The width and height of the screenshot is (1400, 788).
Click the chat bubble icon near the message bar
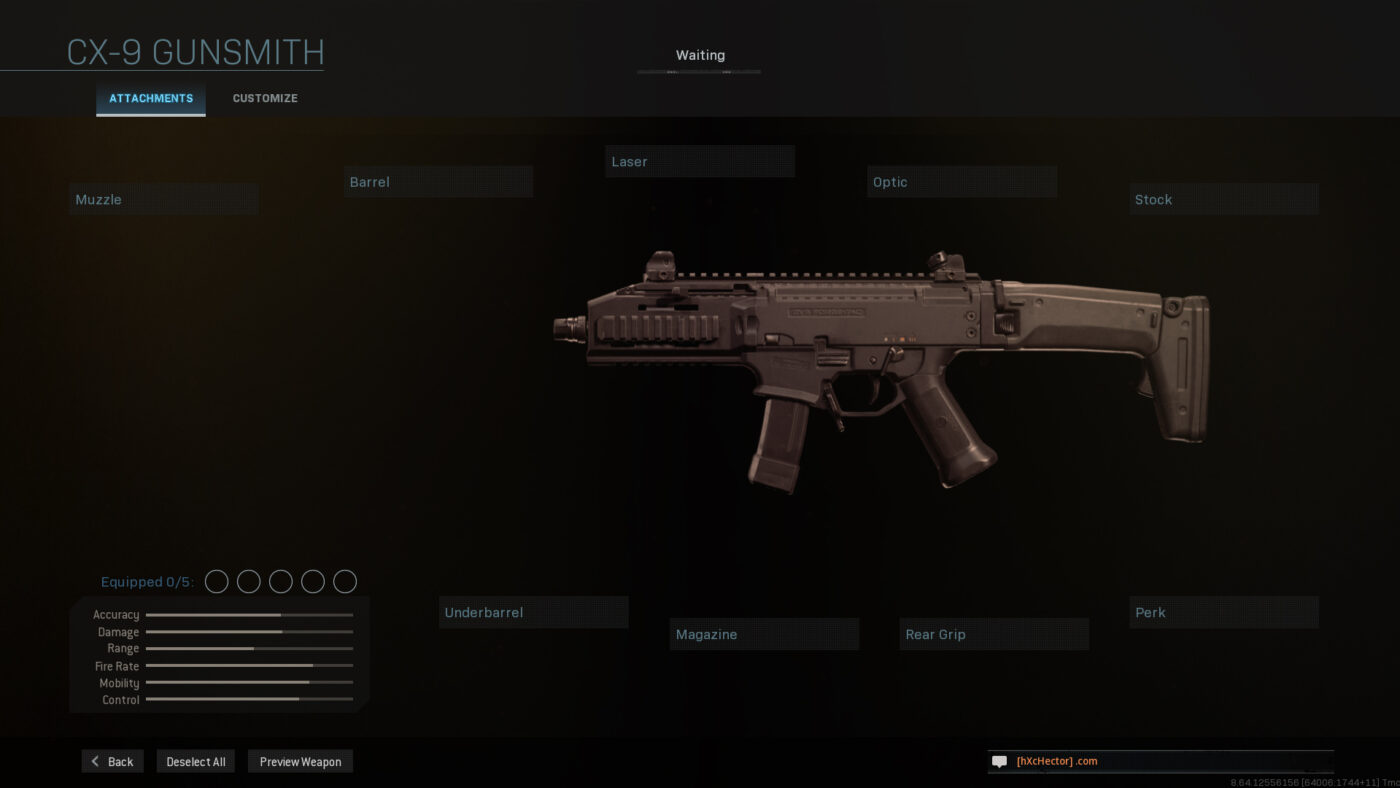pos(999,761)
